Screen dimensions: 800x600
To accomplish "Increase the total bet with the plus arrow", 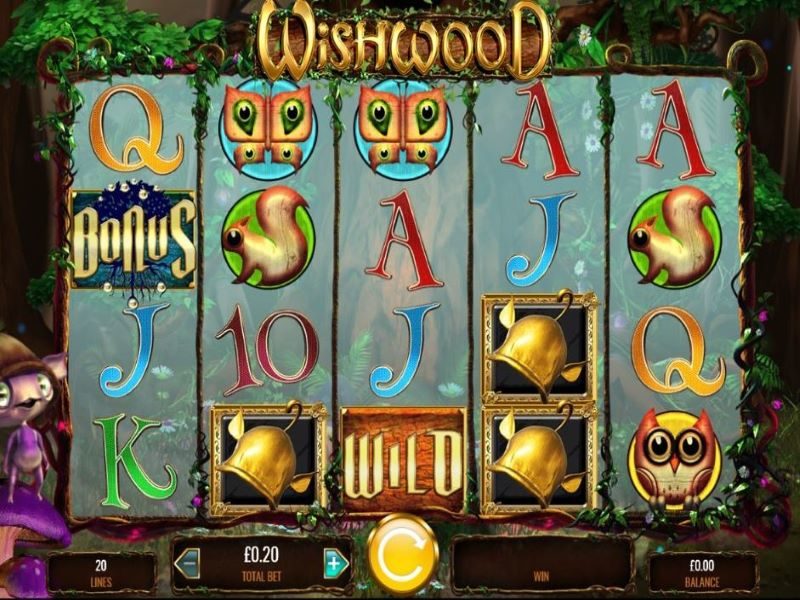I will [x=336, y=564].
